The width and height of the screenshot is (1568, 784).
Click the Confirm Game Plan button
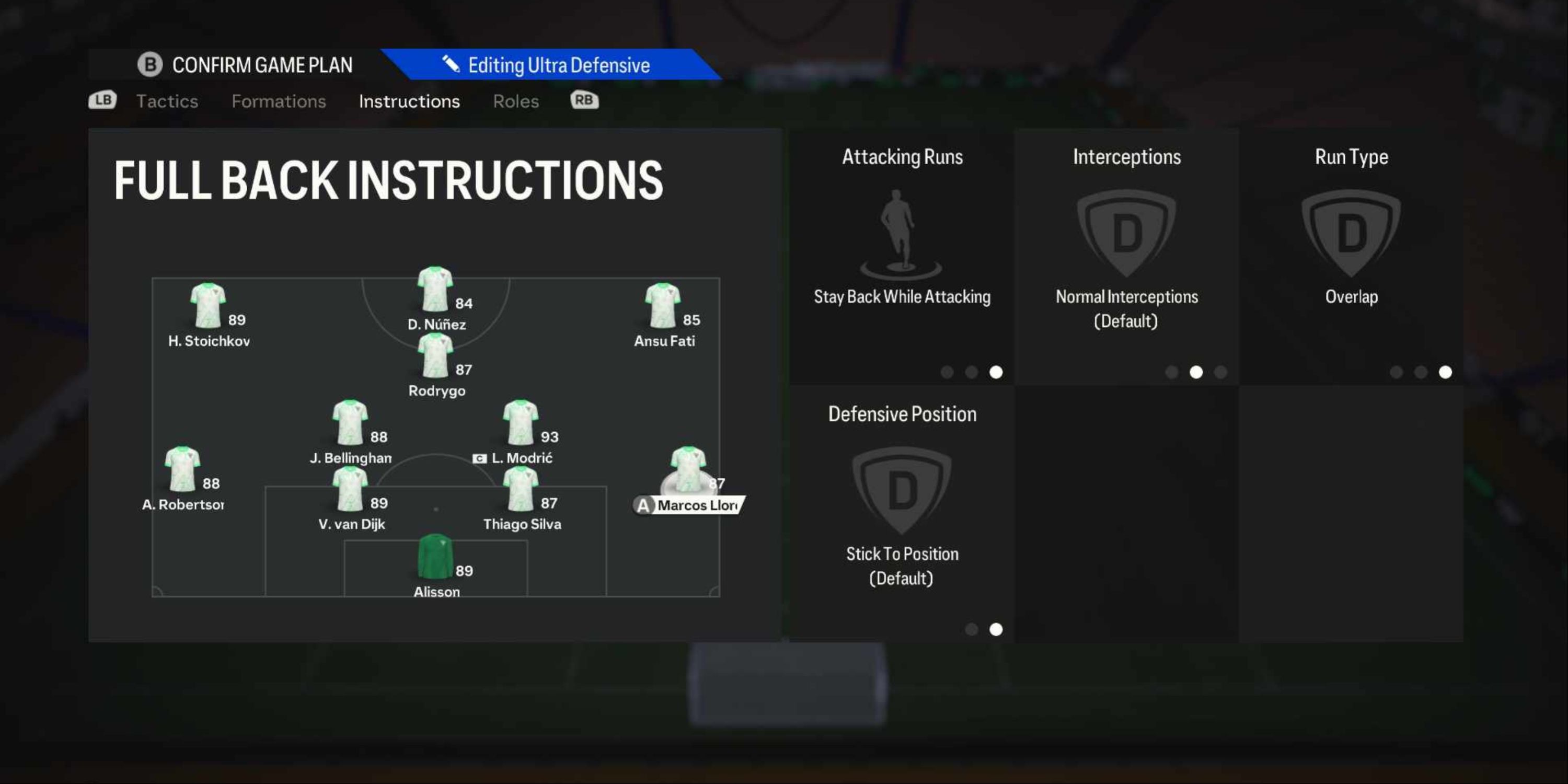point(247,64)
